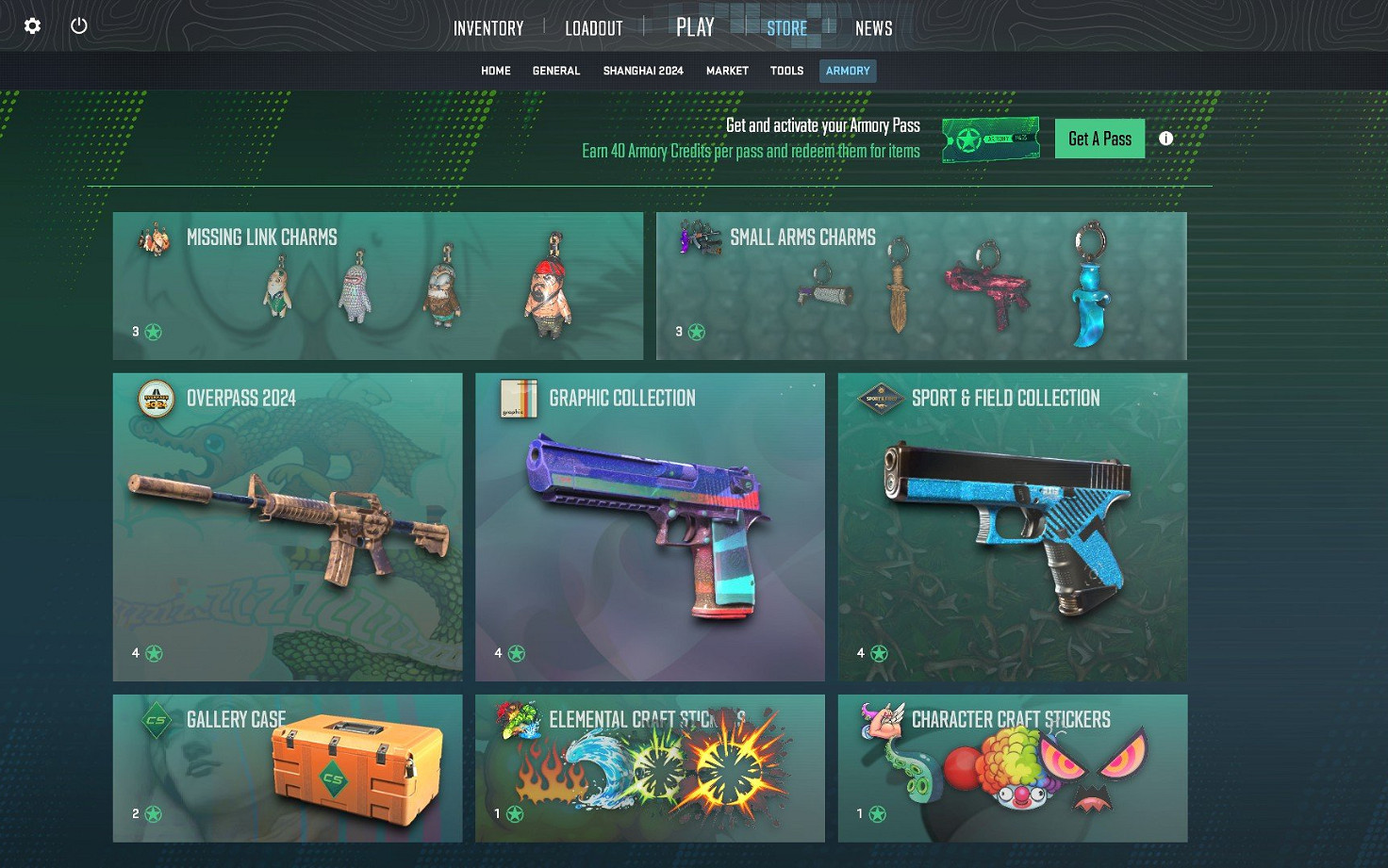Click the Overpass 2024 collection badge icon
This screenshot has height=868, width=1388.
[154, 400]
